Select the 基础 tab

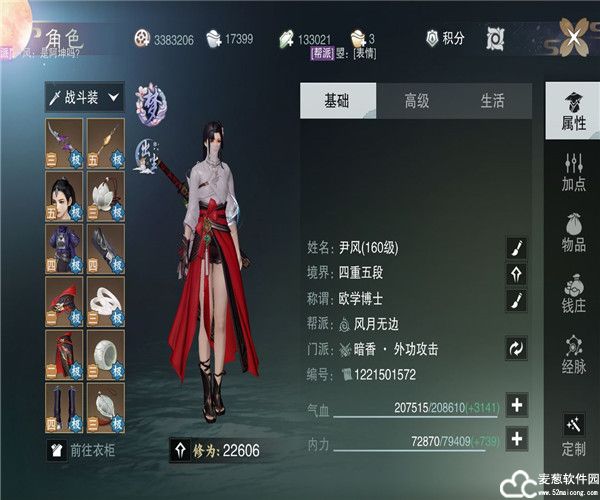tap(338, 101)
